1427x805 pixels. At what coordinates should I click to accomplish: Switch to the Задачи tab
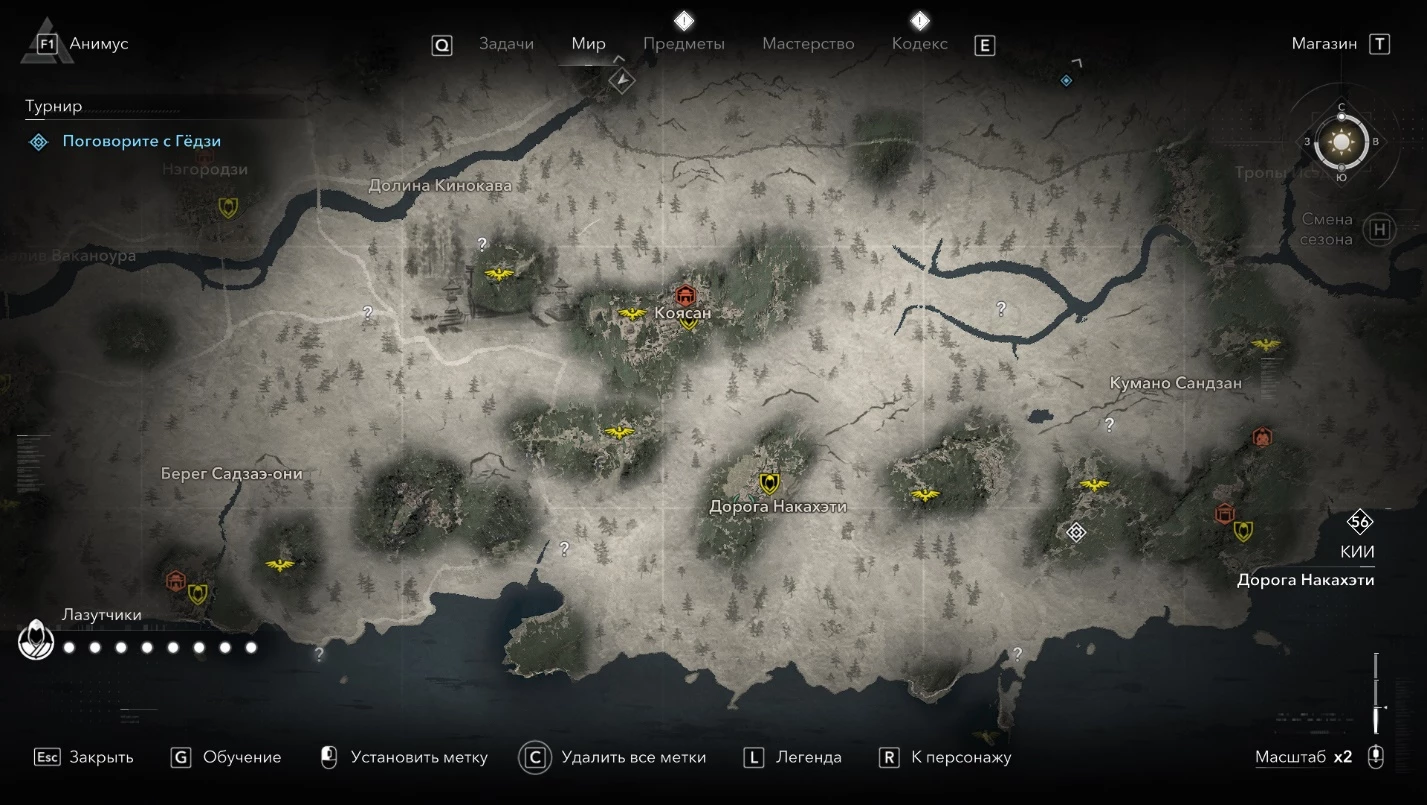pos(506,44)
